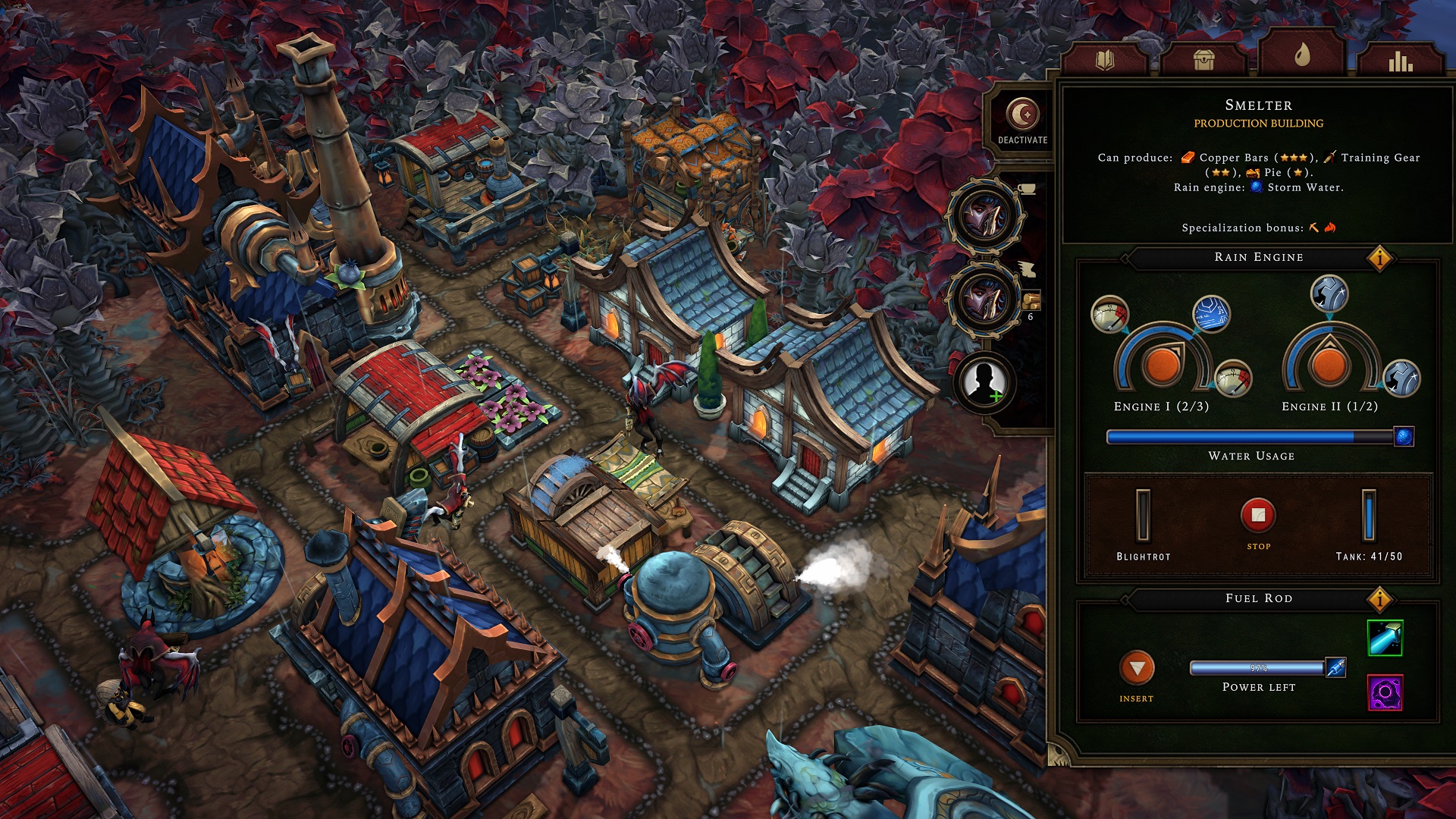Adjust the Water Usage slider

pyautogui.click(x=1403, y=437)
